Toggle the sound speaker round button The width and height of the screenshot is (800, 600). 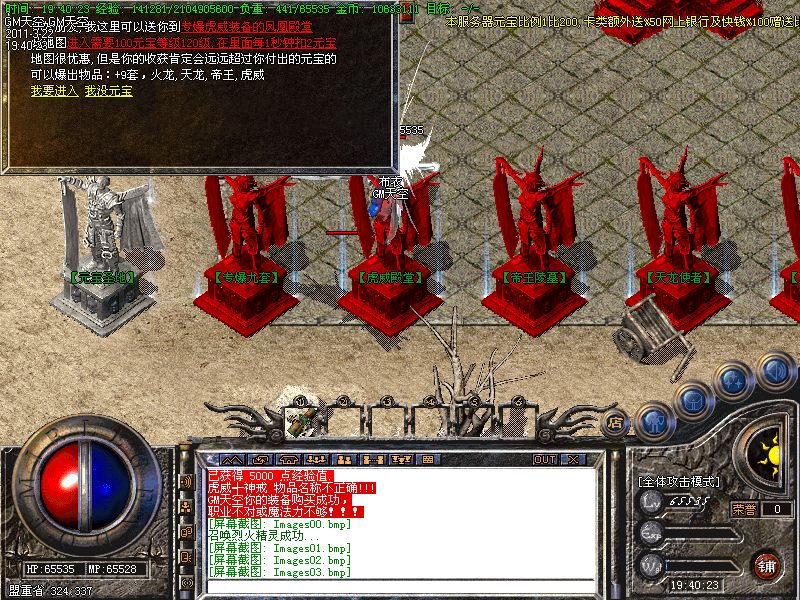tap(775, 370)
